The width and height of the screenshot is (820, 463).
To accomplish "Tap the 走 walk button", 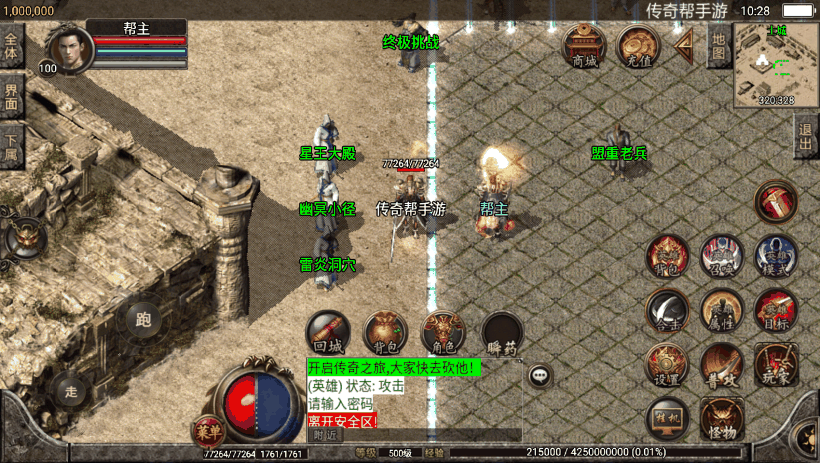I will coord(70,389).
